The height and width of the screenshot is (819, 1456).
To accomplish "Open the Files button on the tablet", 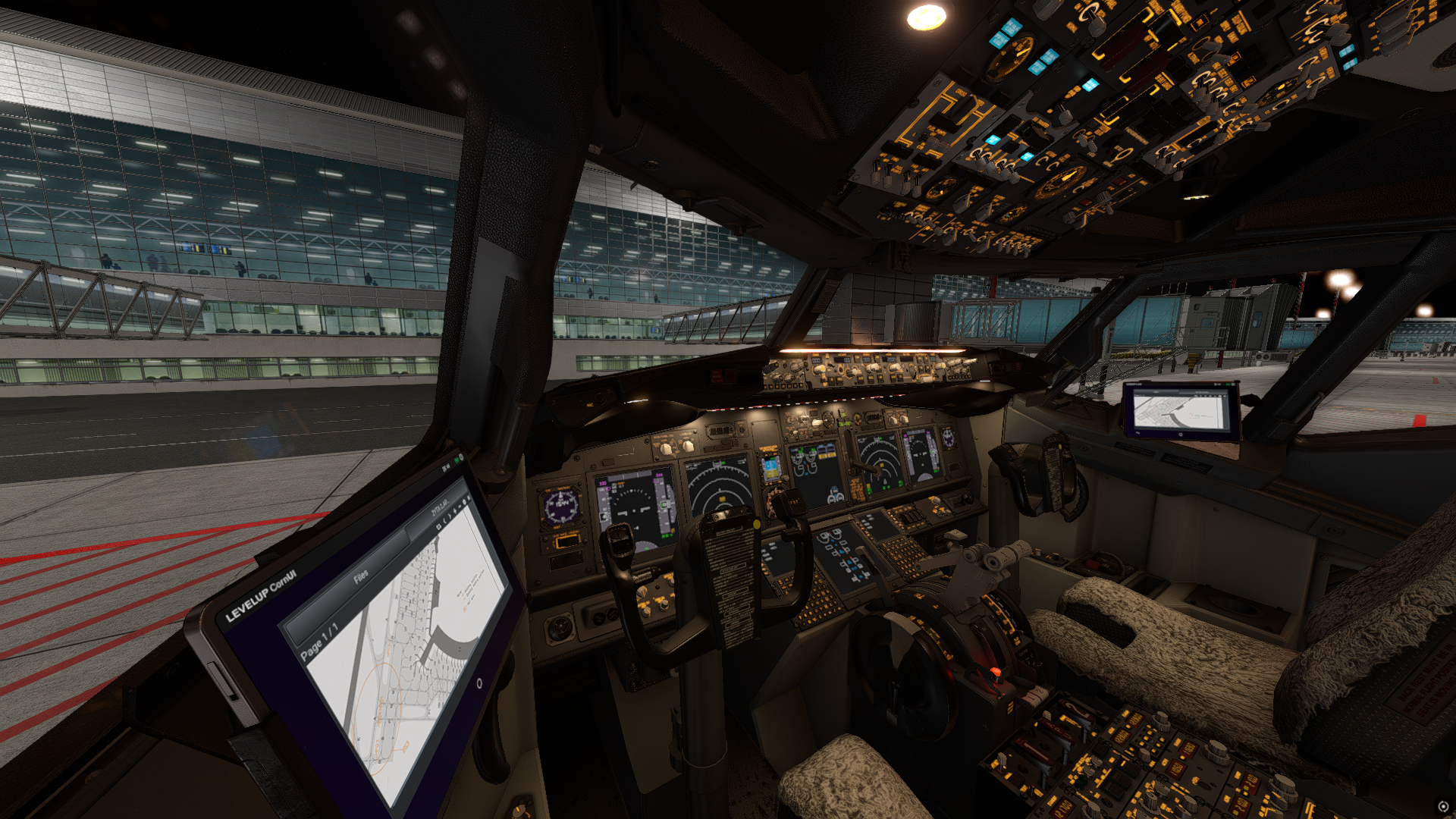I will [x=361, y=576].
